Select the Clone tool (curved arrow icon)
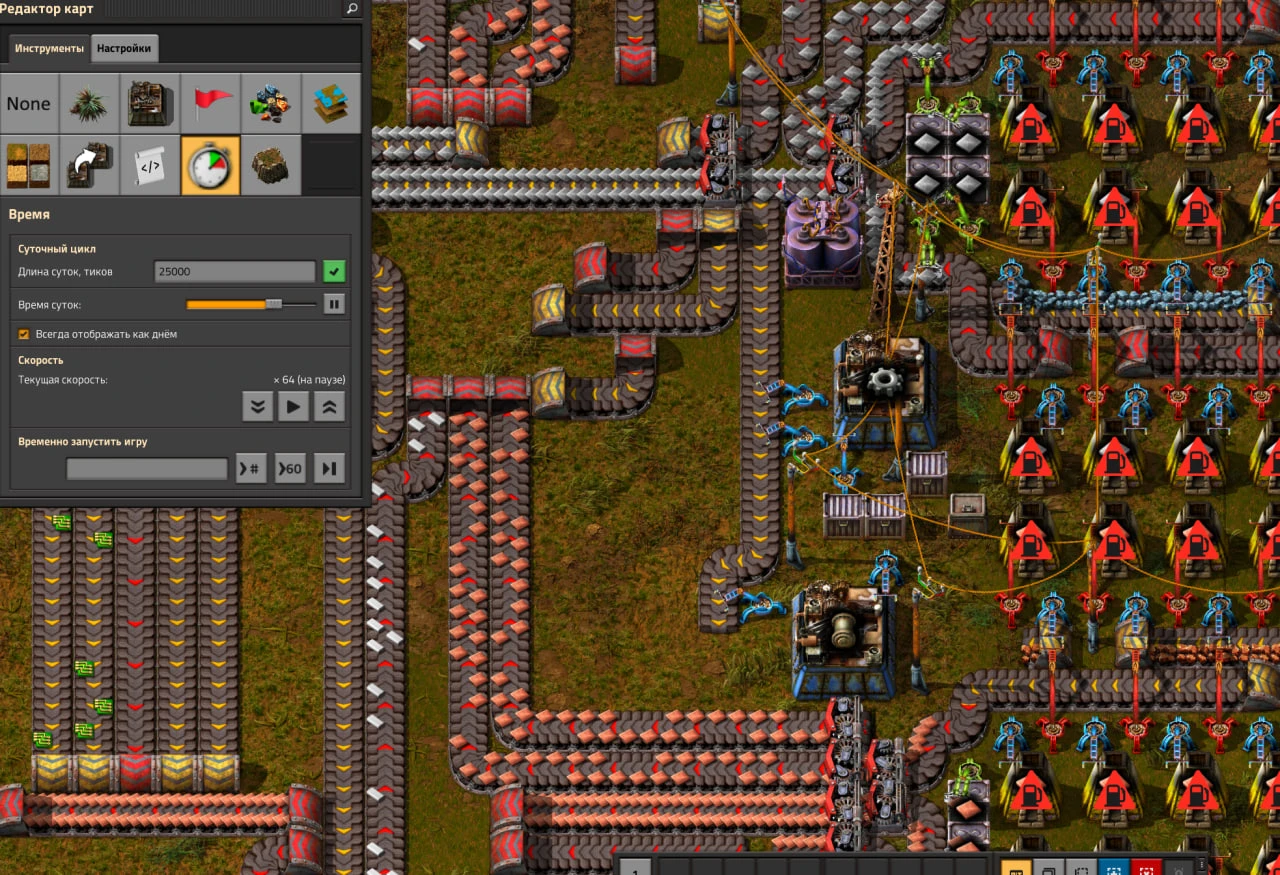 [89, 165]
